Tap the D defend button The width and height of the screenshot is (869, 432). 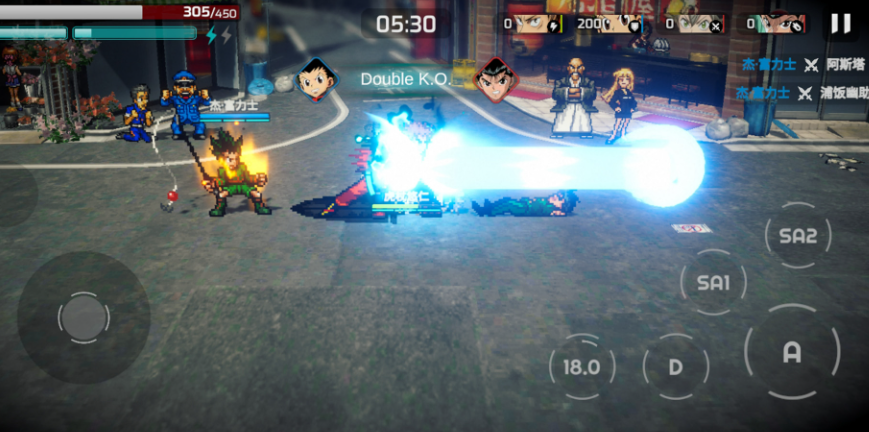pos(675,366)
